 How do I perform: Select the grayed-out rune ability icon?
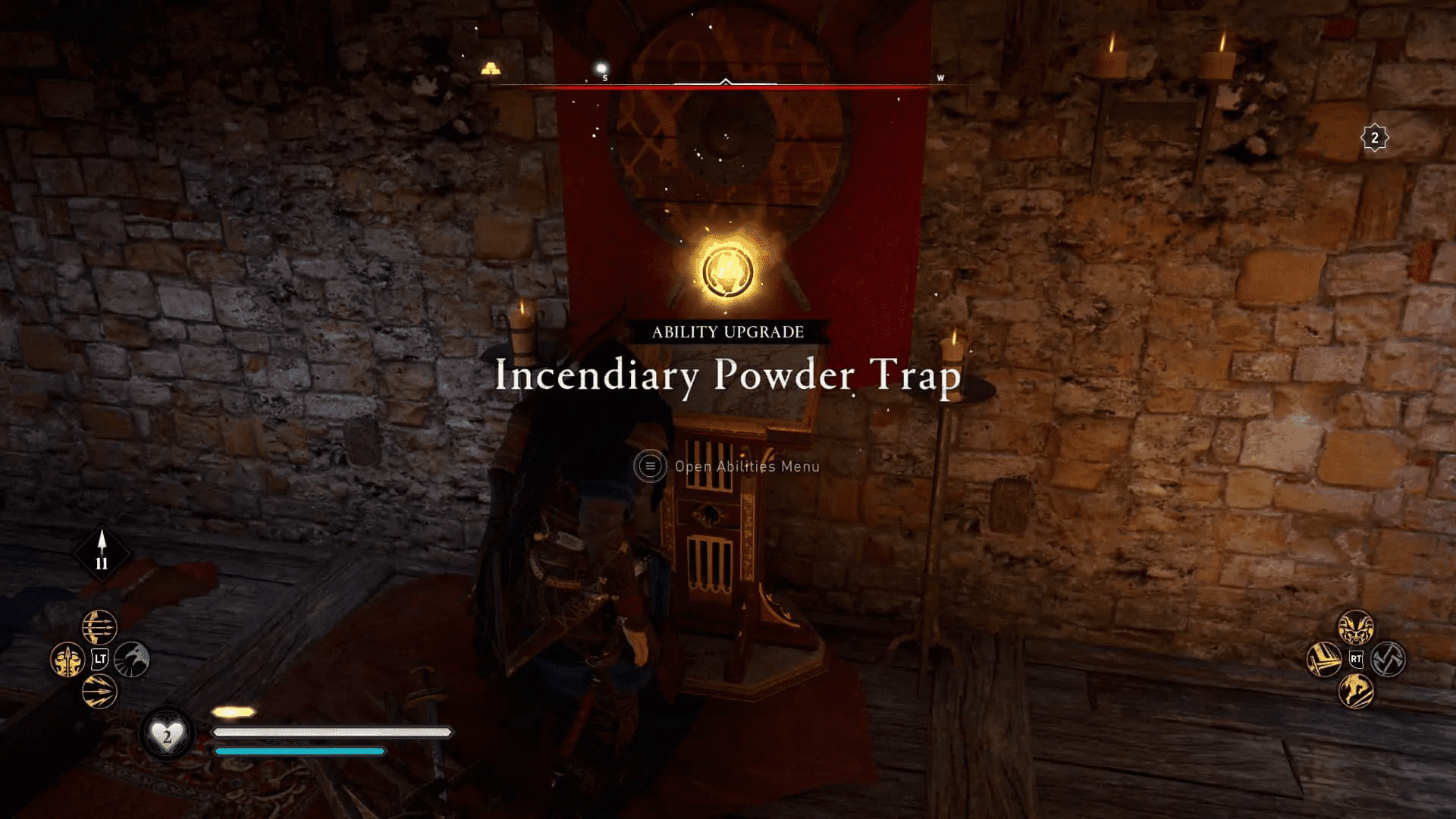coord(1389,659)
